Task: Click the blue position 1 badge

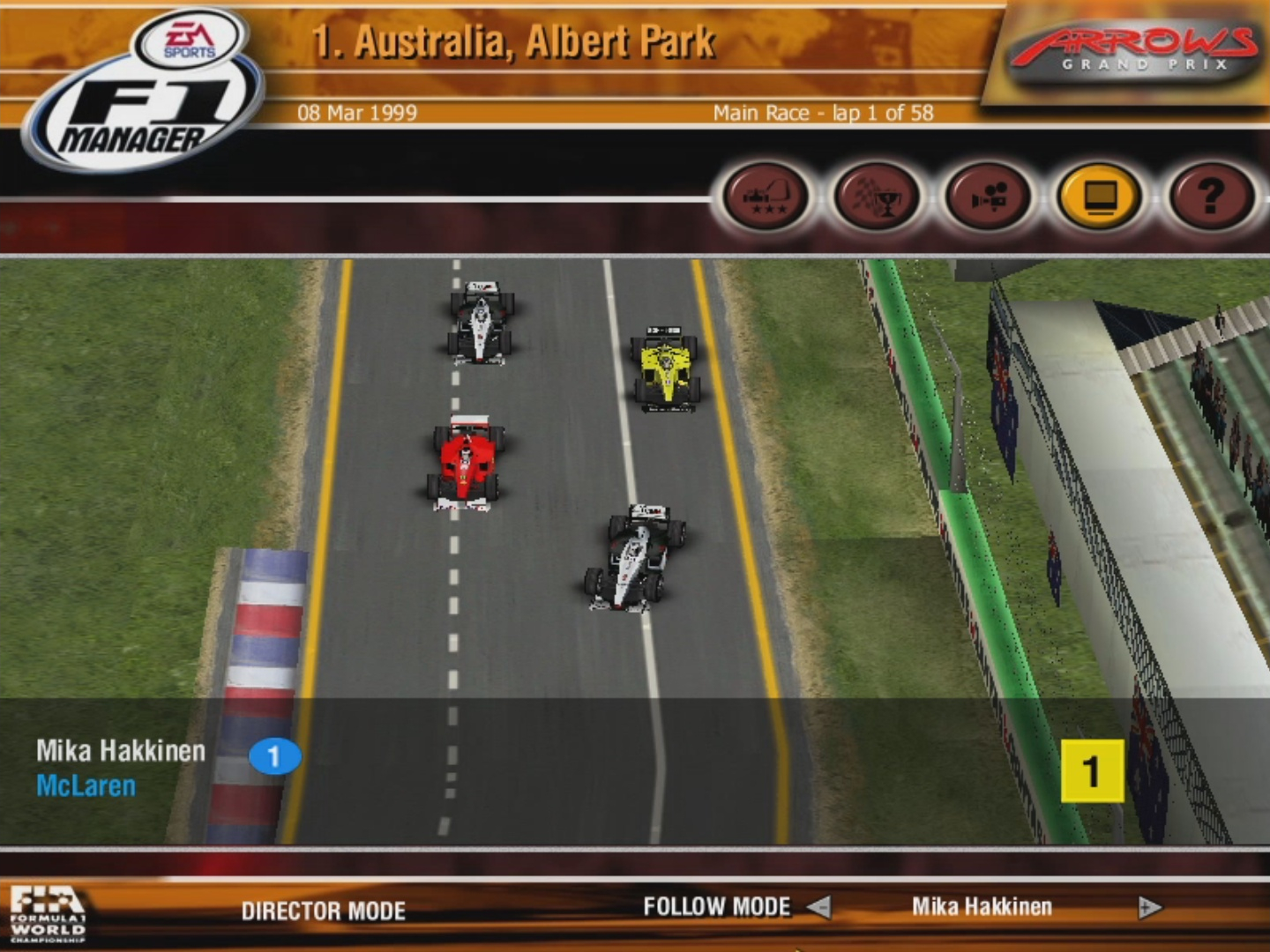Action: (273, 754)
